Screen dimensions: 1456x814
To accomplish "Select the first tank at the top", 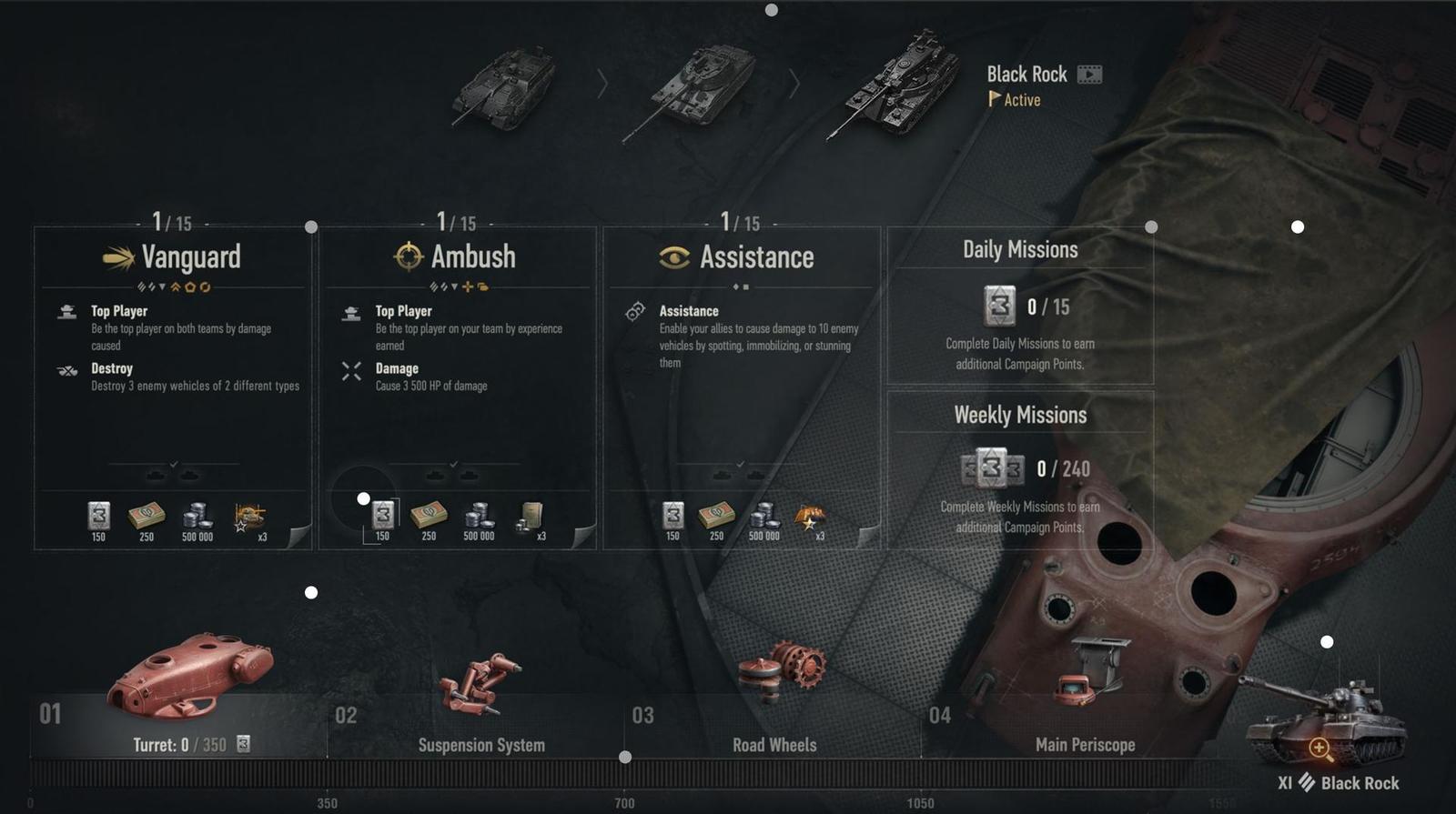I will 504,87.
